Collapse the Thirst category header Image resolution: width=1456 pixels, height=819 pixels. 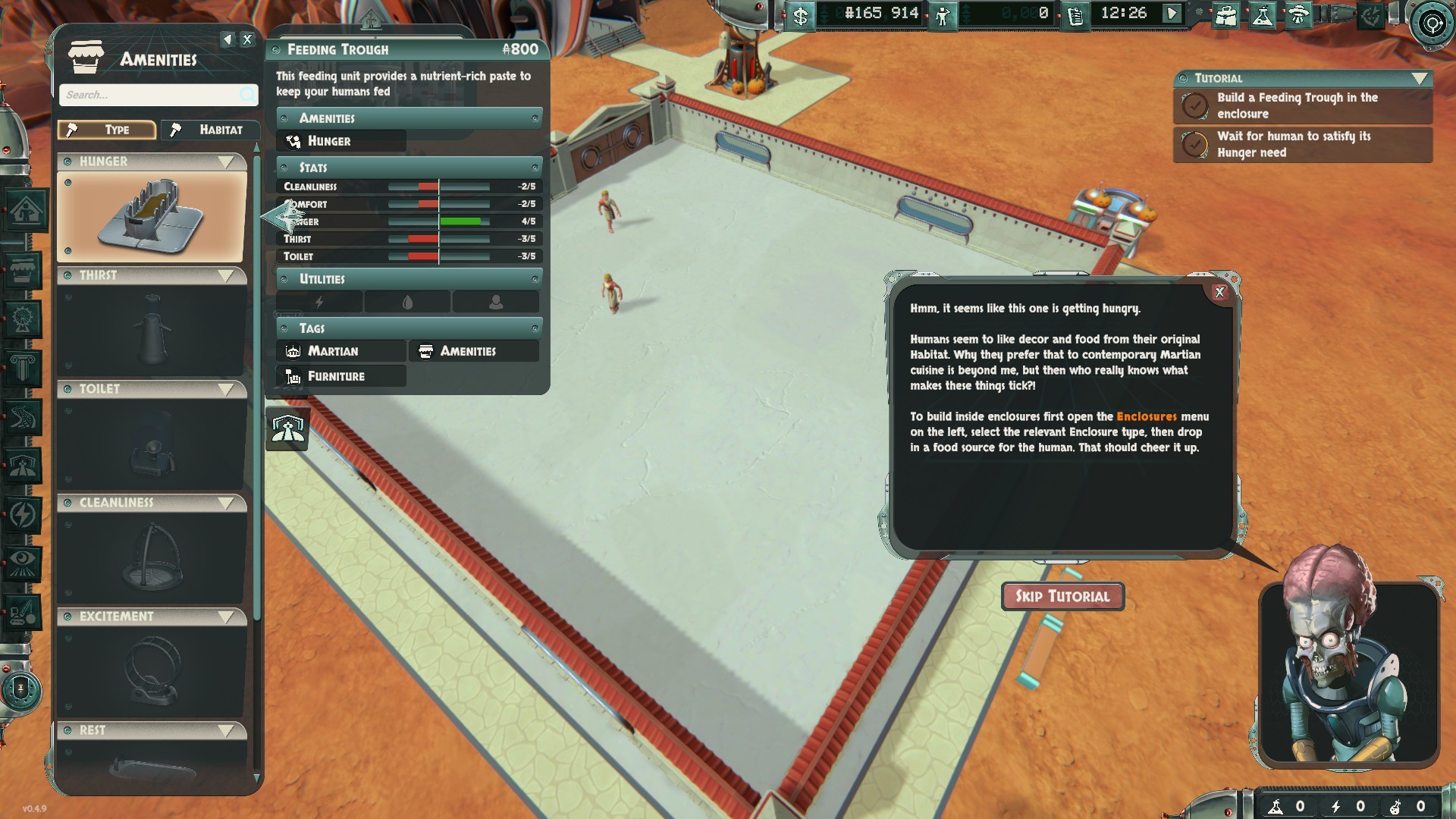225,275
